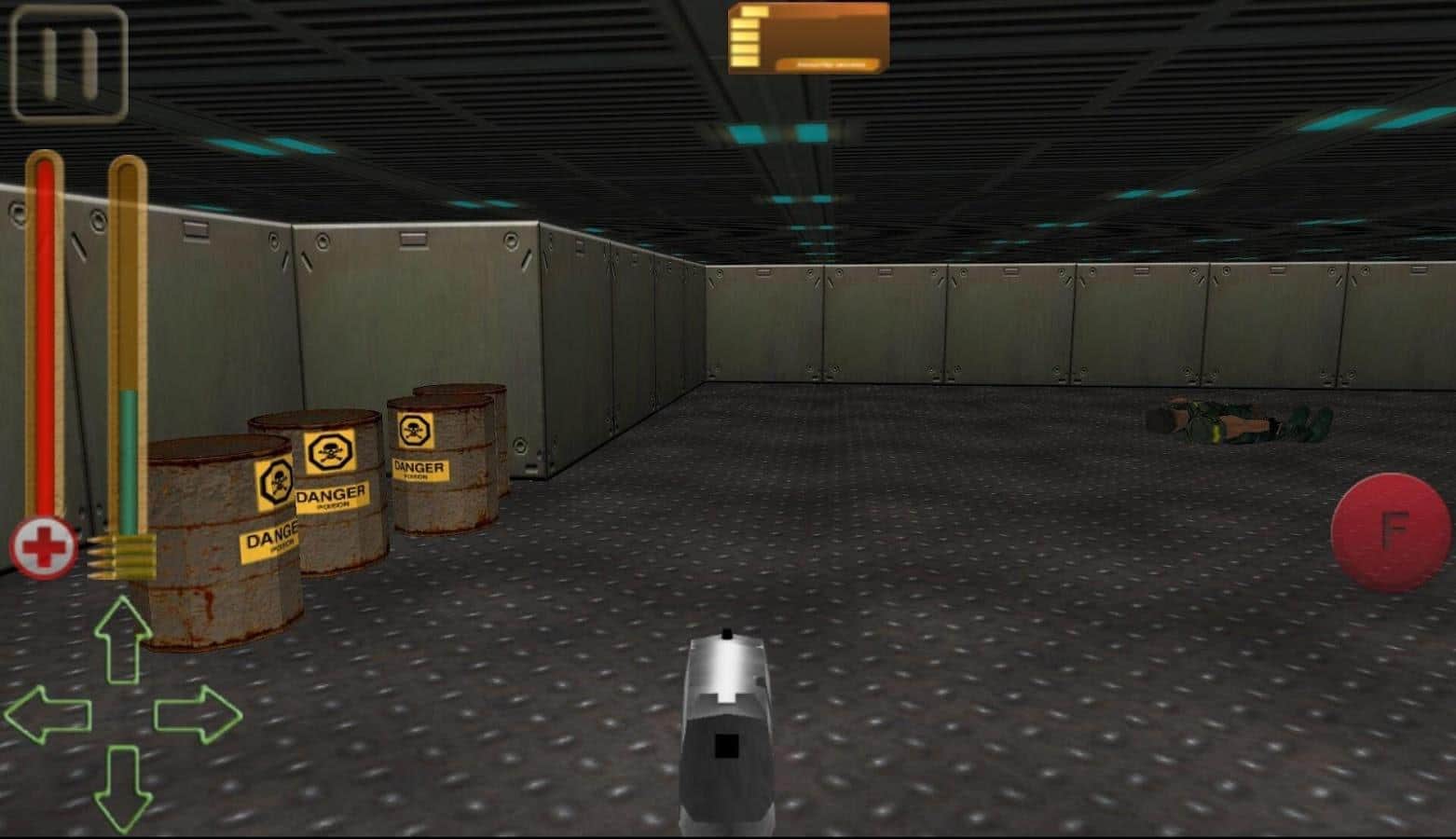
Task: Tap the orange weapon indicator panel
Action: point(808,38)
